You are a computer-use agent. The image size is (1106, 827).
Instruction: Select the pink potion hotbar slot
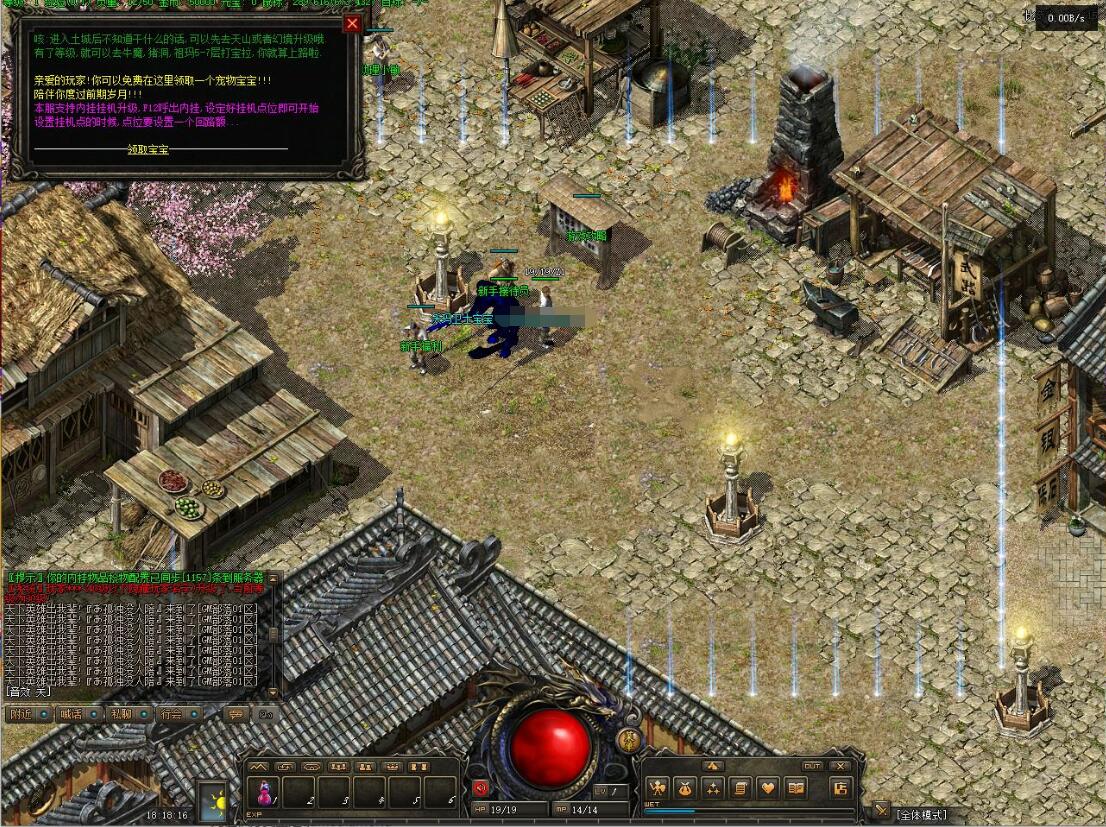(x=264, y=793)
